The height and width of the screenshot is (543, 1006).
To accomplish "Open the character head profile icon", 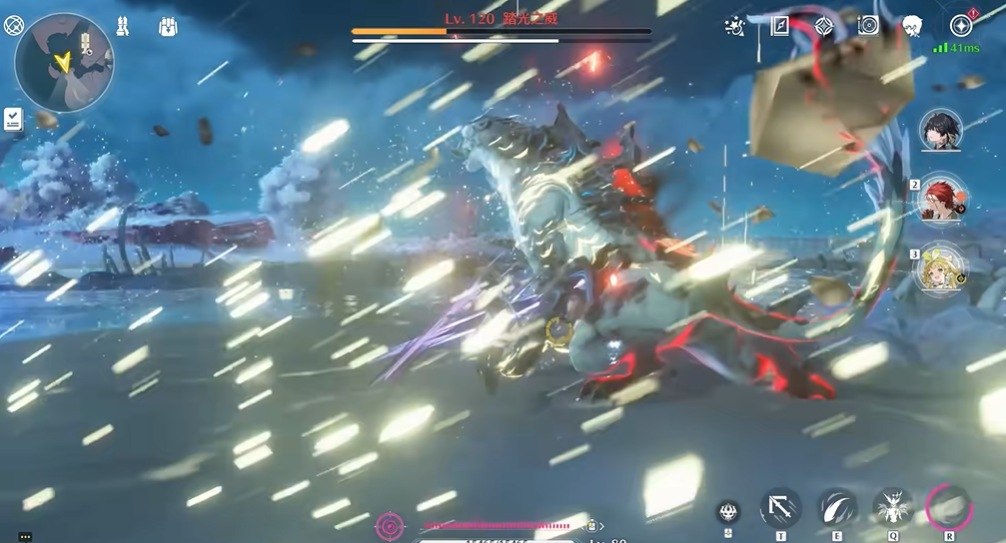I will [x=912, y=26].
